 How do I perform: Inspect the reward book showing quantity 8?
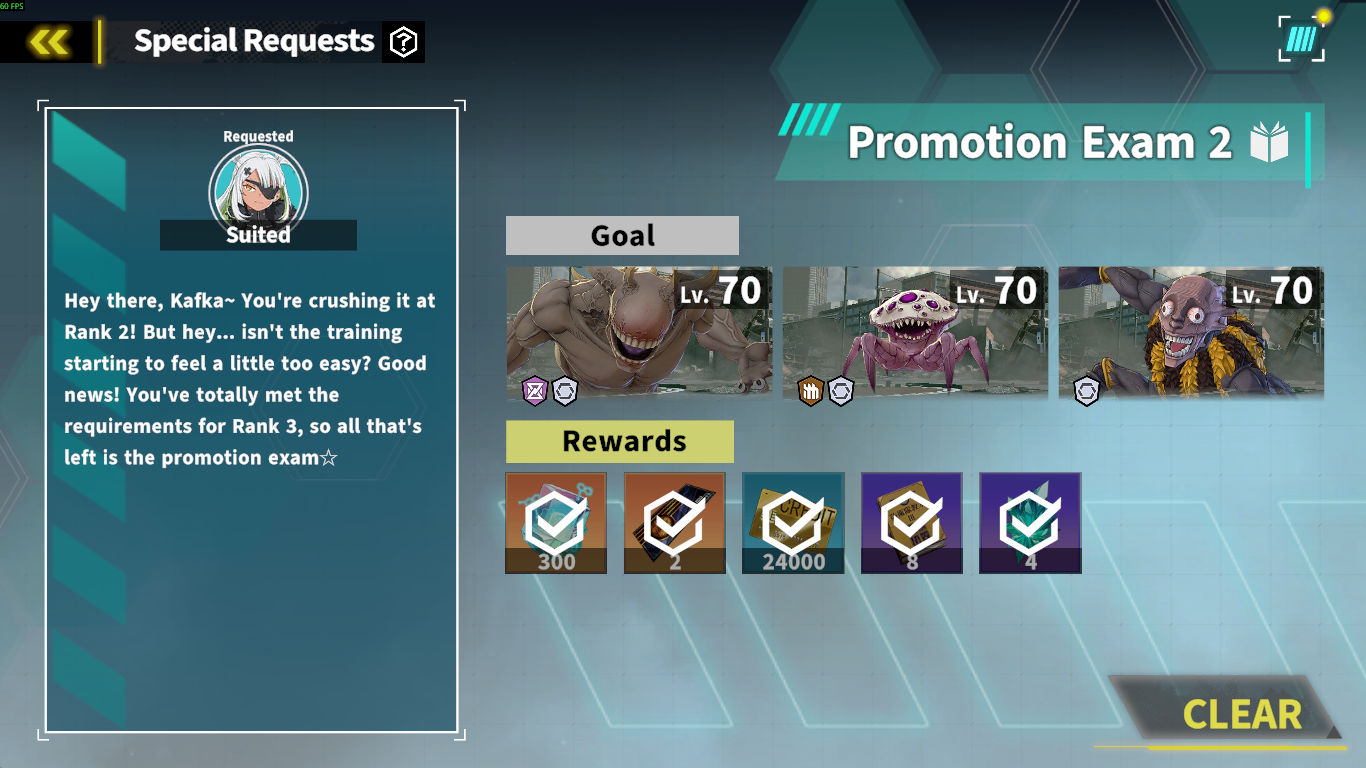click(911, 522)
